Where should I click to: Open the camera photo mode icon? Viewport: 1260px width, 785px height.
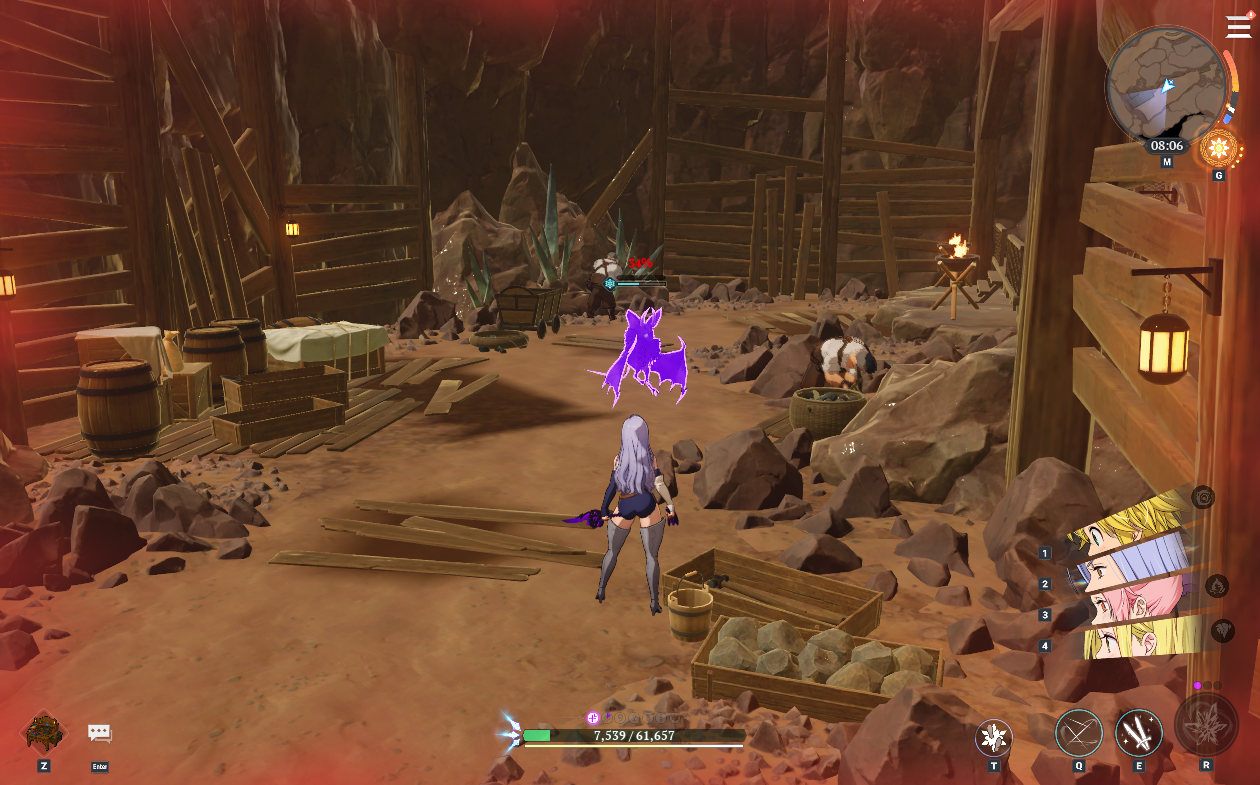[1203, 497]
